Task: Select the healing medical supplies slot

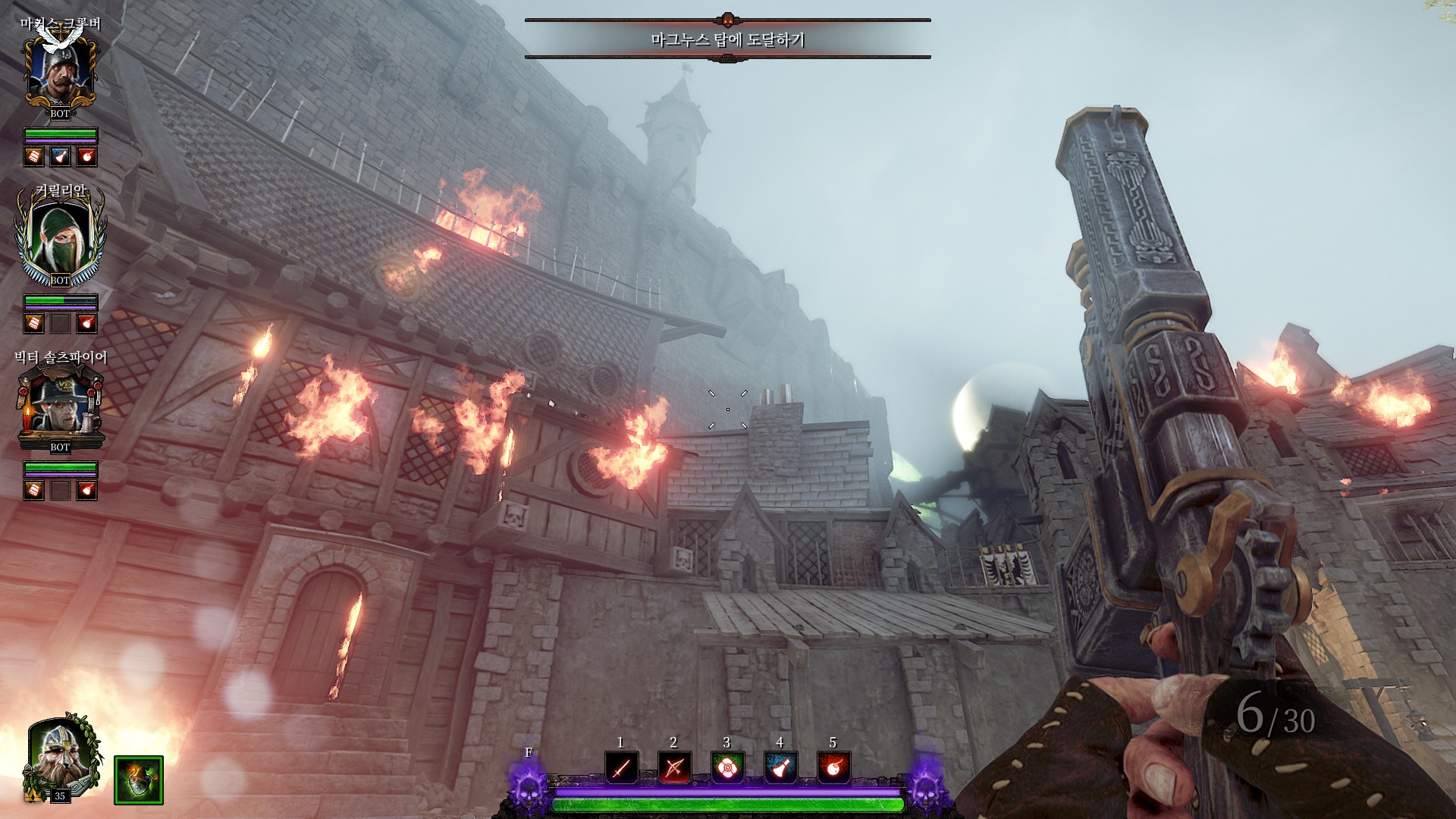Action: click(727, 768)
